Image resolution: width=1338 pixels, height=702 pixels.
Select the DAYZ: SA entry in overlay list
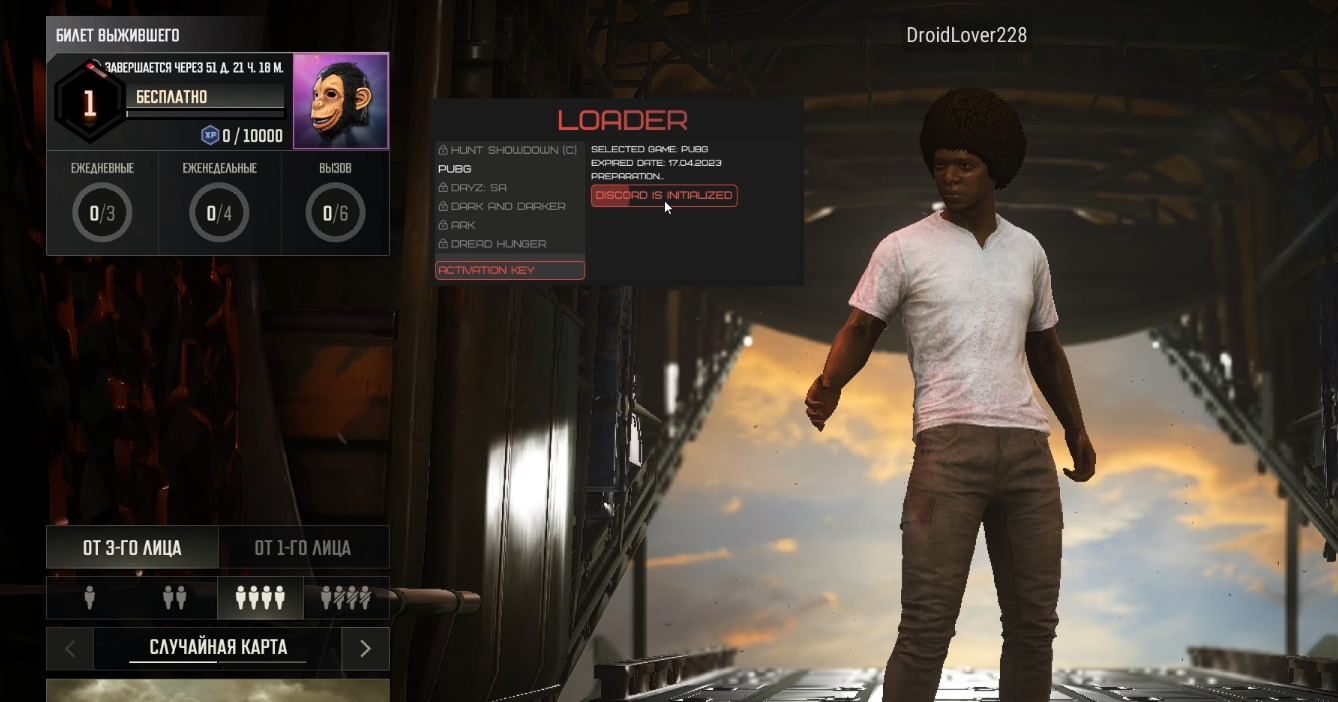(x=478, y=188)
